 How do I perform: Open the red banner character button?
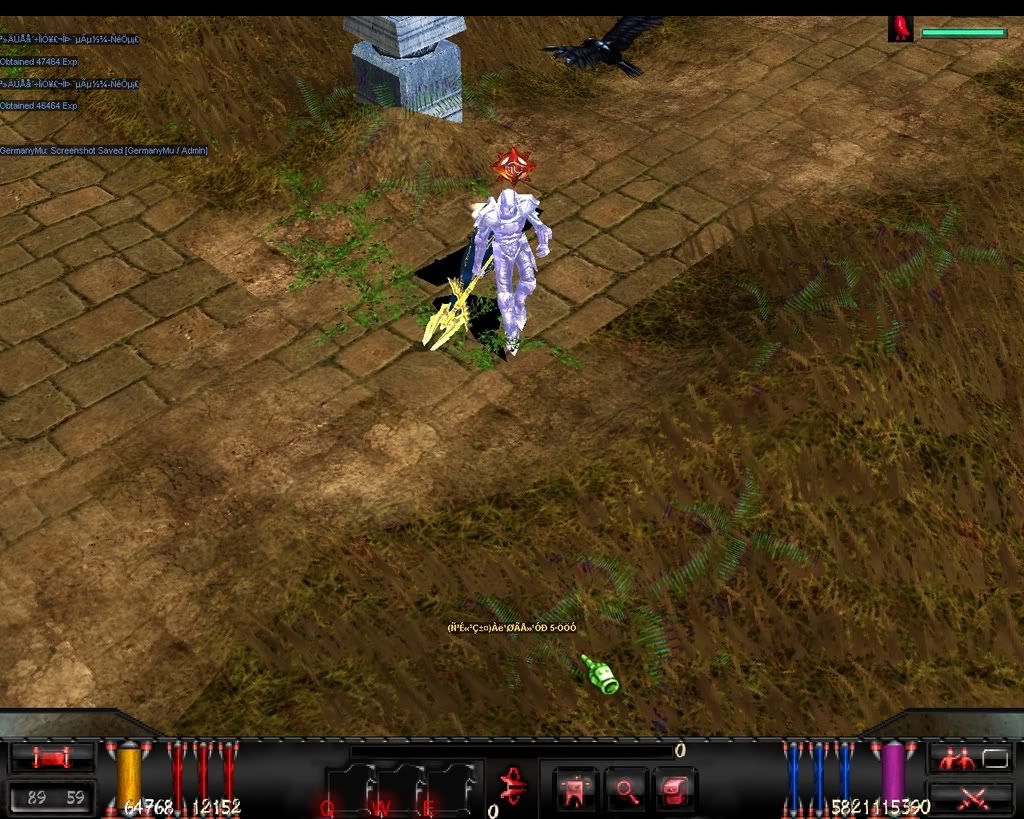(x=574, y=790)
